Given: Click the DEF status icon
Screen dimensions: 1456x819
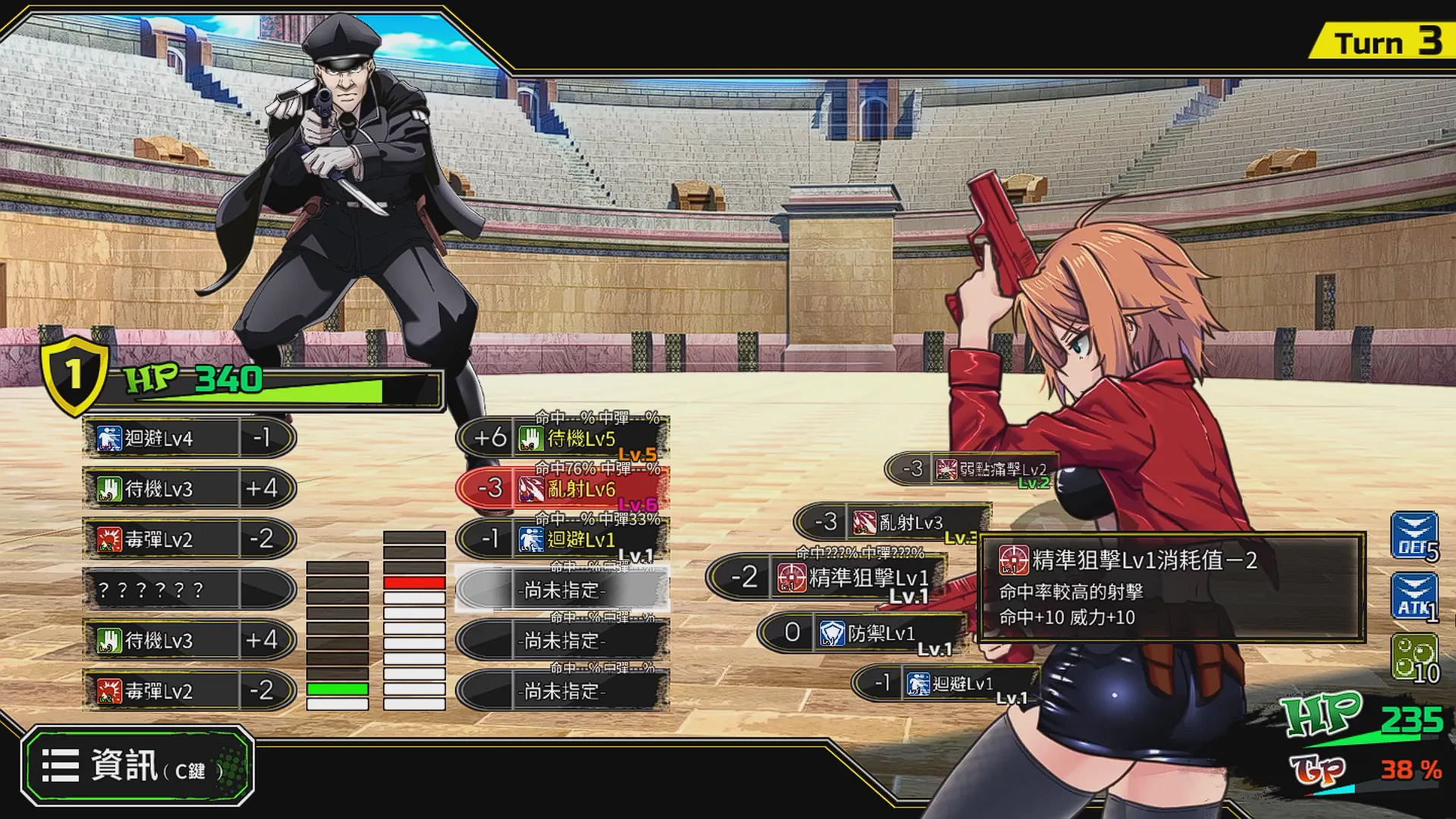Looking at the screenshot, I should point(1414,535).
